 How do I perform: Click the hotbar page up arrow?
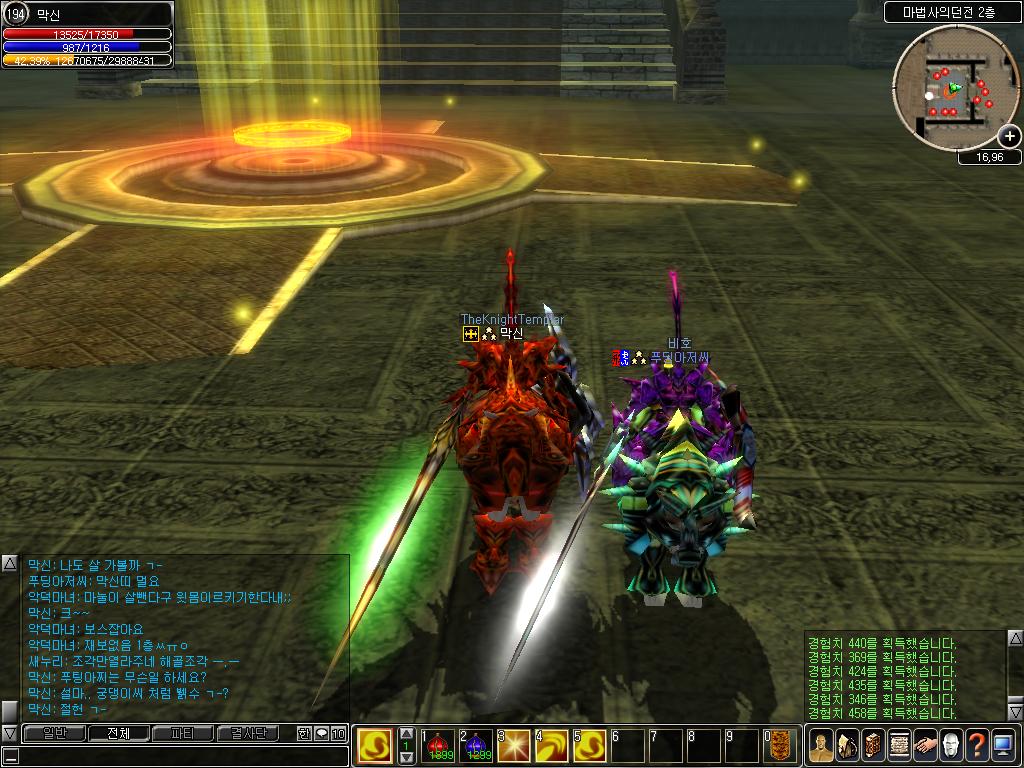[x=406, y=733]
